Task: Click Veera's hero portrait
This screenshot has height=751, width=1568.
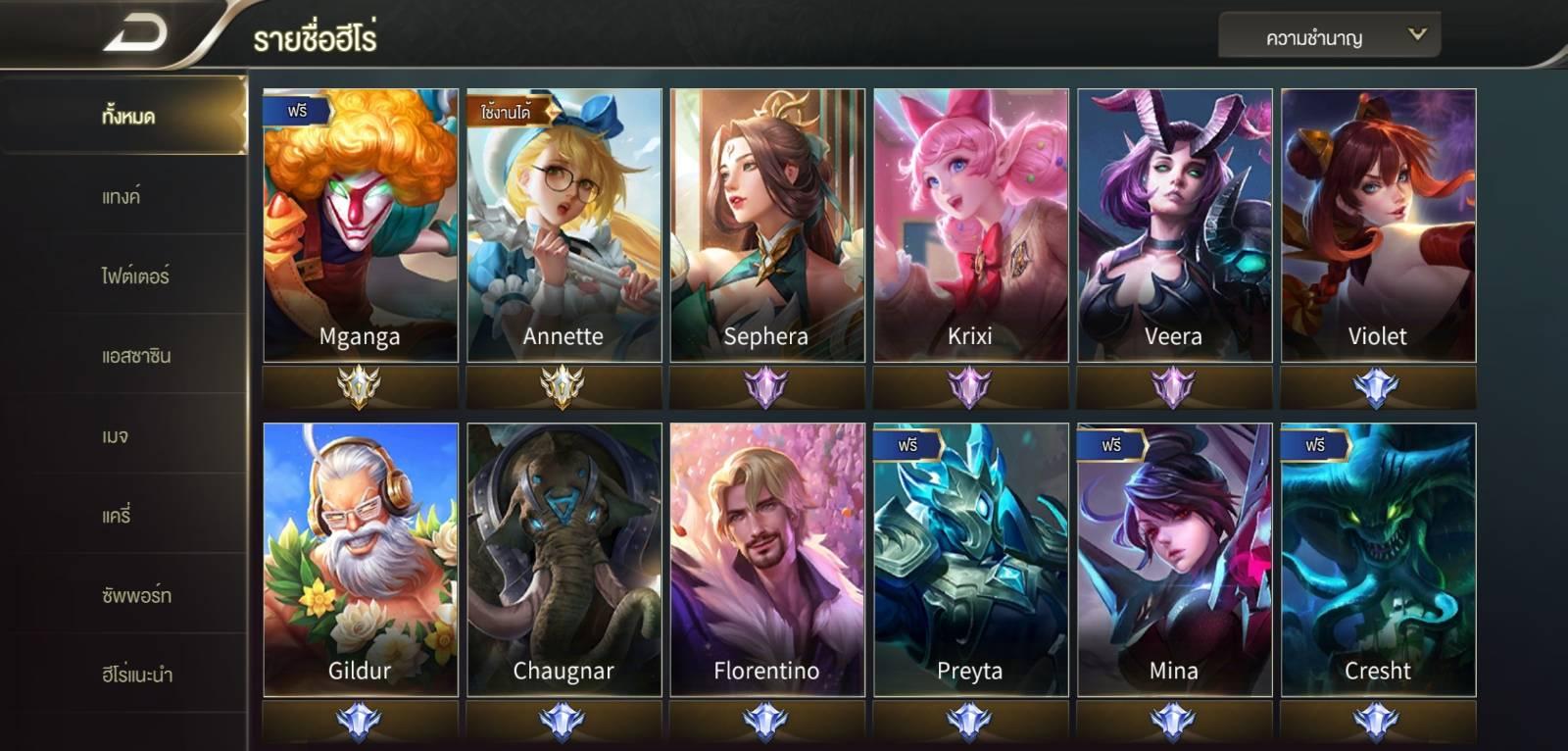Action: pyautogui.click(x=1174, y=225)
